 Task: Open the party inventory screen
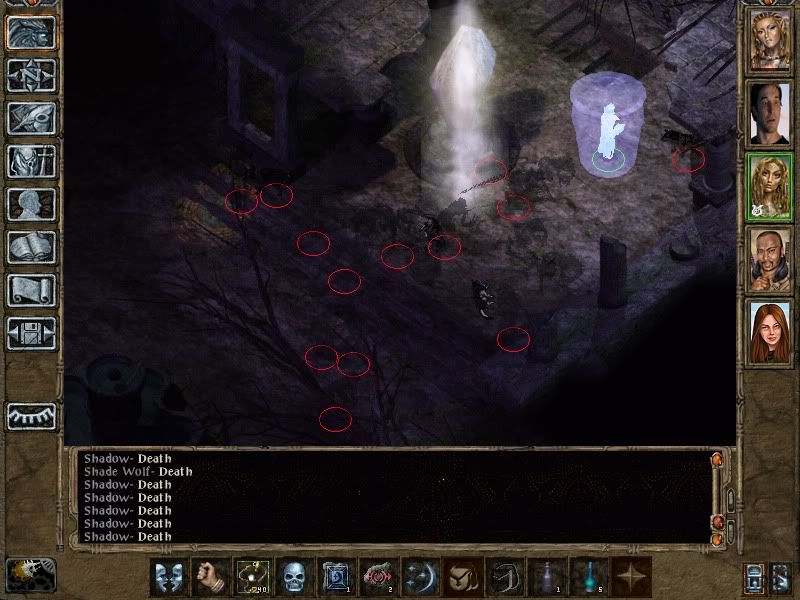(30, 161)
